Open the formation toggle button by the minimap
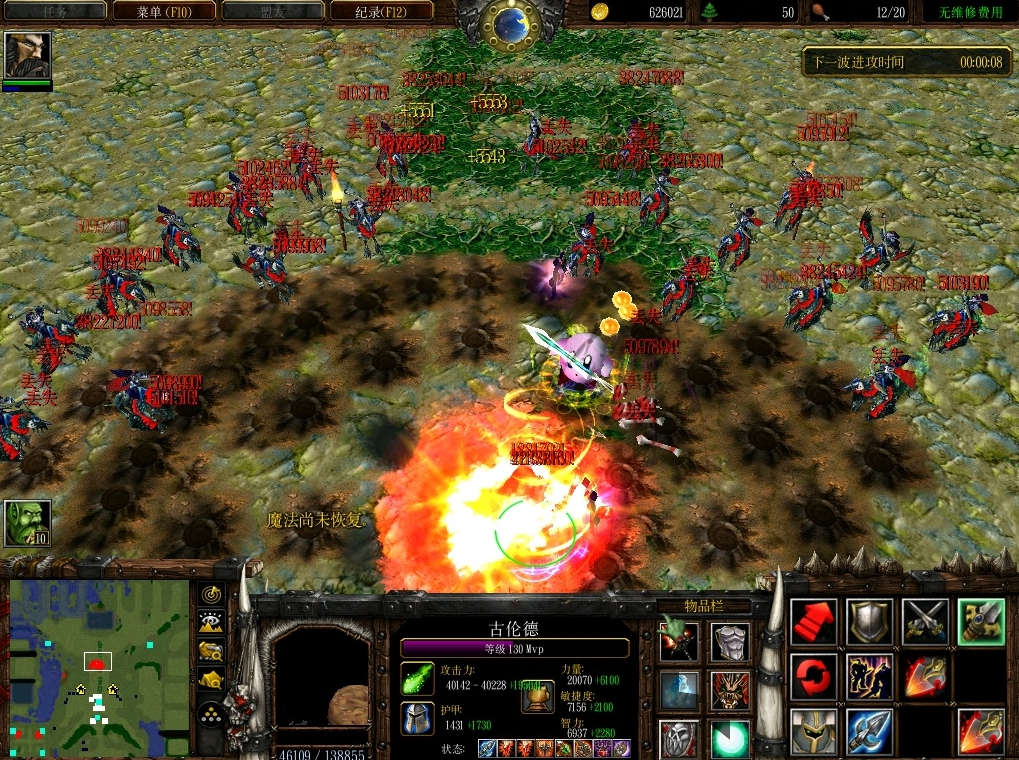The height and width of the screenshot is (760, 1019). tap(211, 713)
